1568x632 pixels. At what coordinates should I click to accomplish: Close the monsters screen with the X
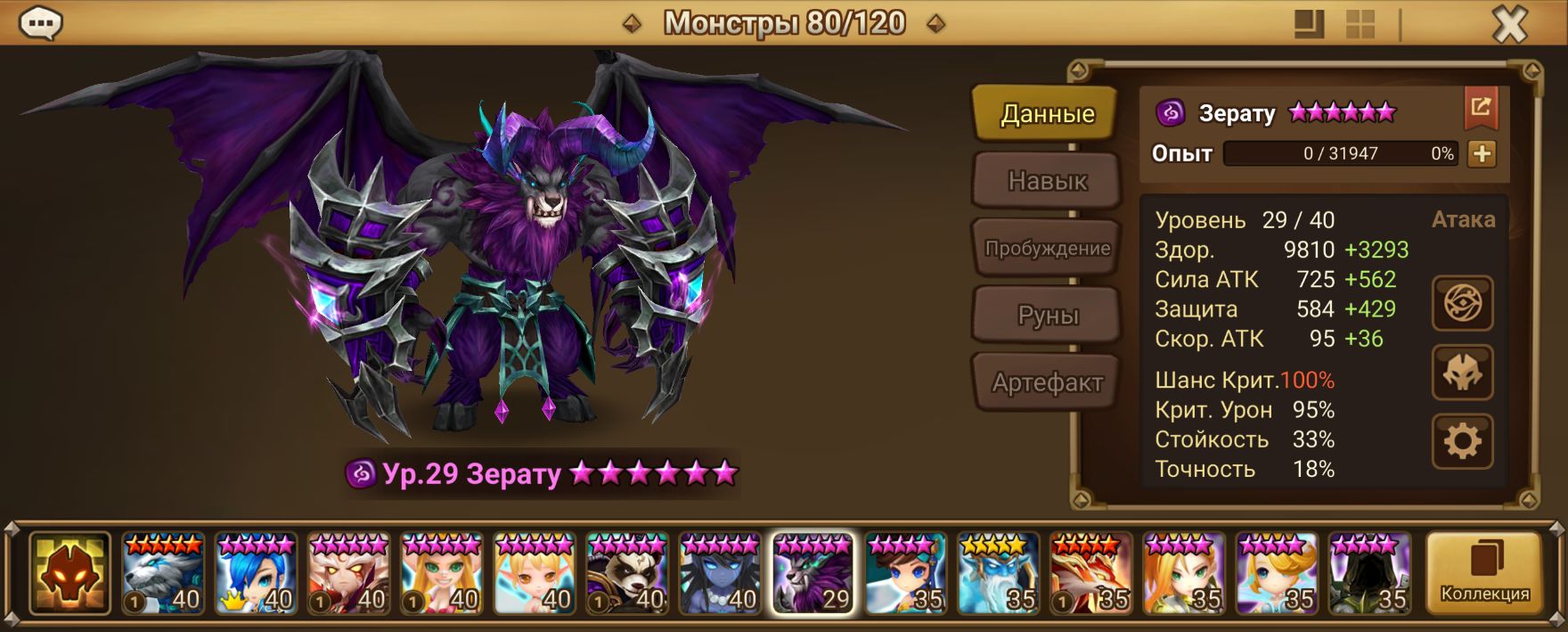pos(1509,25)
